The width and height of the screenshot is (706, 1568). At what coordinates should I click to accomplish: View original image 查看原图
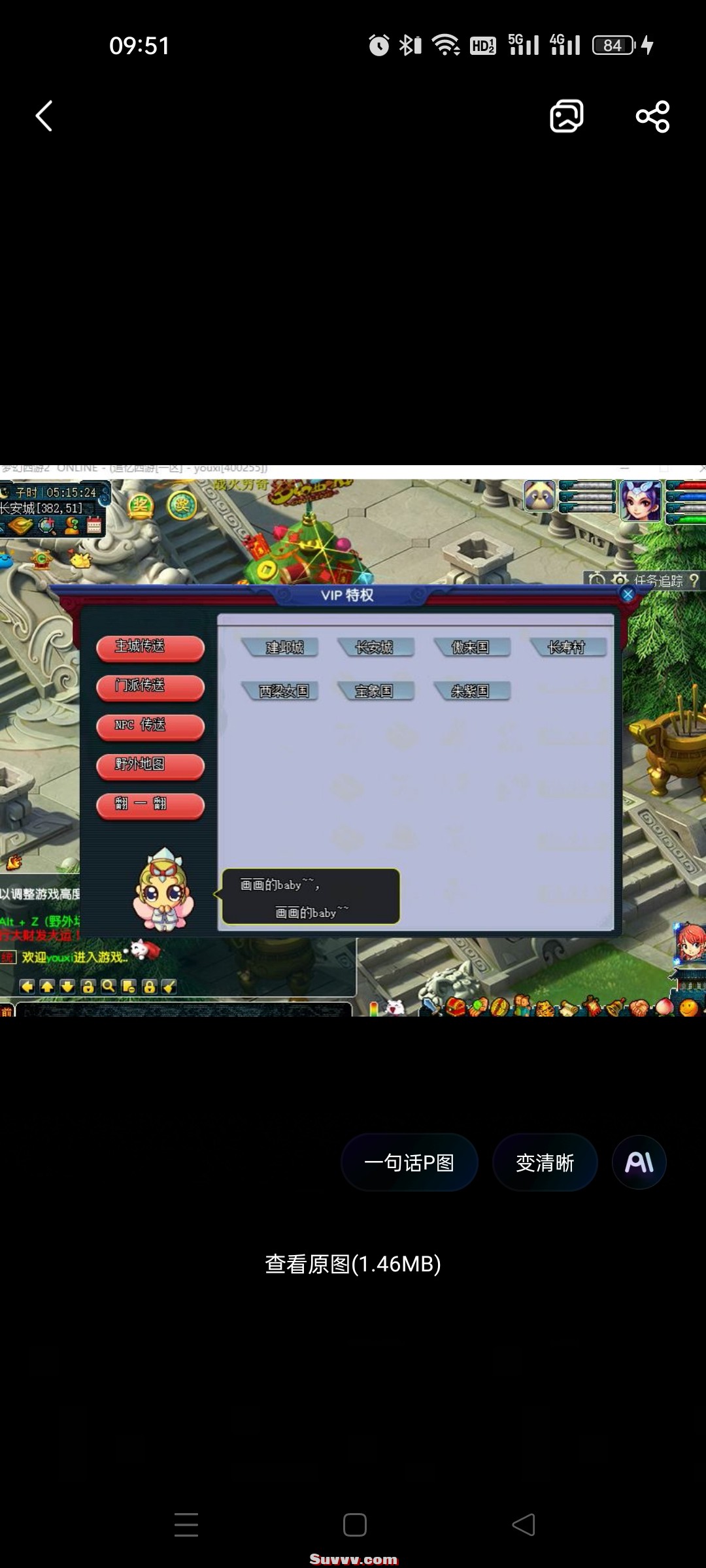click(x=353, y=1264)
